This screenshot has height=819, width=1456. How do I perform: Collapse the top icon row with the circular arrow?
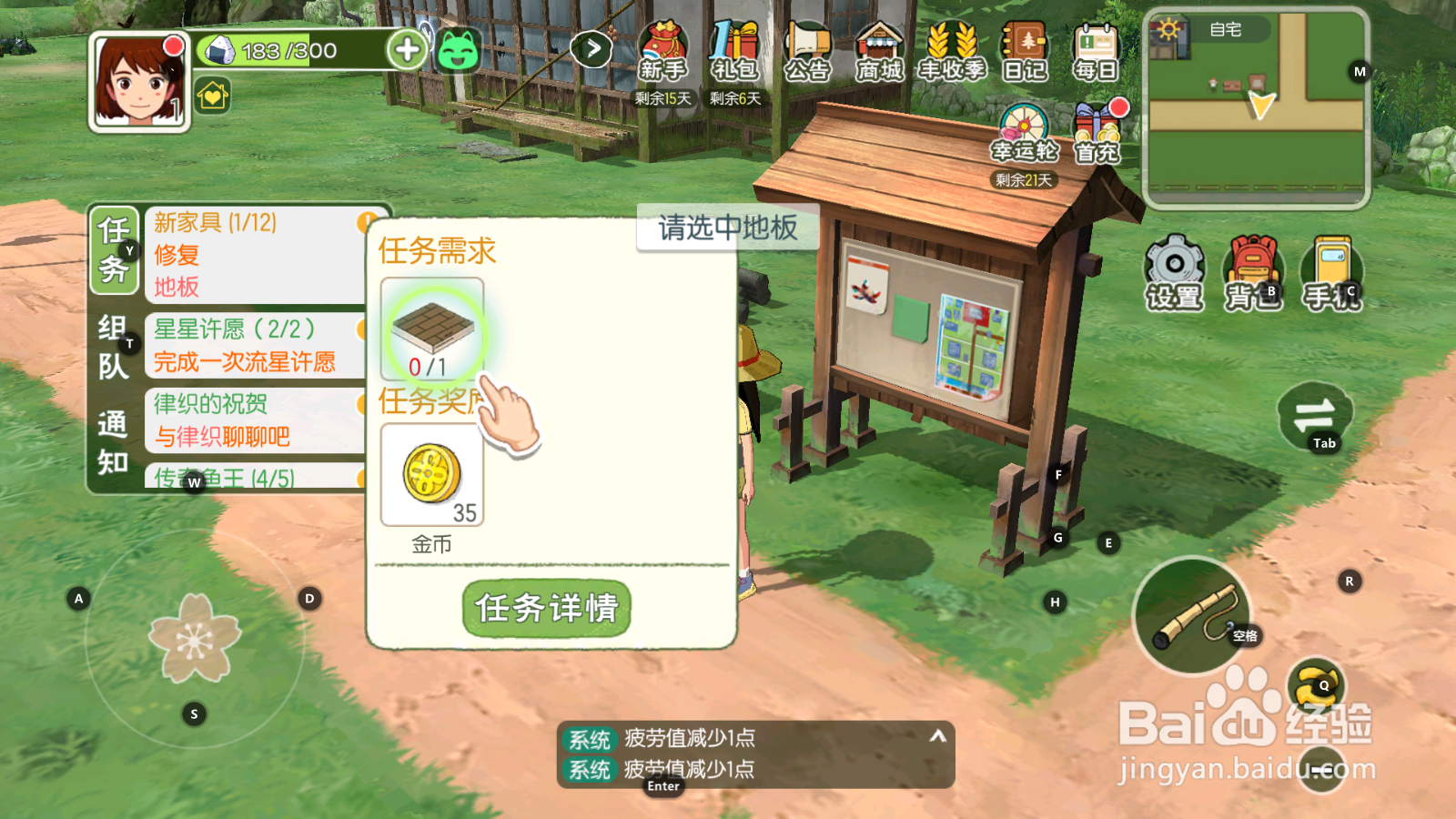pyautogui.click(x=592, y=48)
